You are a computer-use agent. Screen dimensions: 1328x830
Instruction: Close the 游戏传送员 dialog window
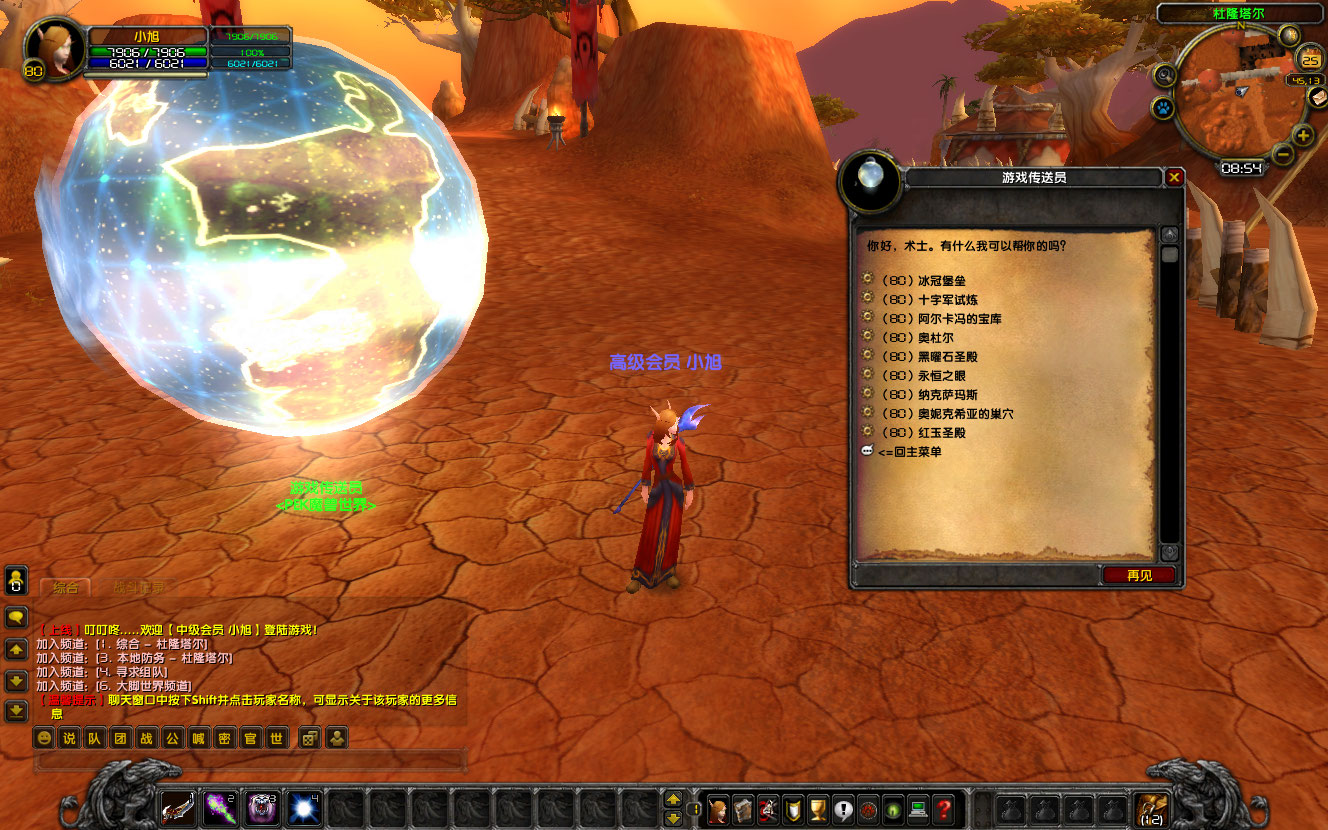coord(1175,177)
